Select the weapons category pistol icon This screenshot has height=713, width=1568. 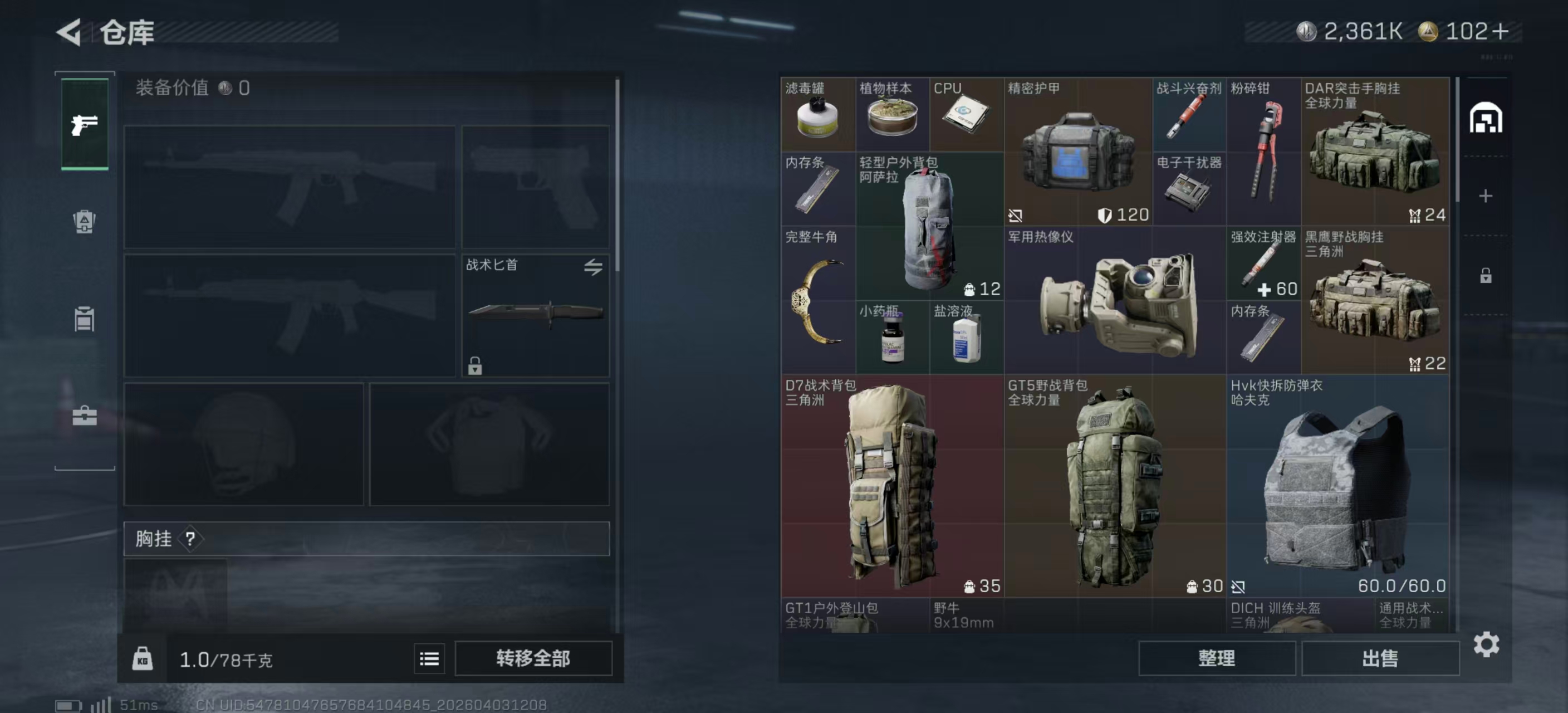click(x=84, y=125)
